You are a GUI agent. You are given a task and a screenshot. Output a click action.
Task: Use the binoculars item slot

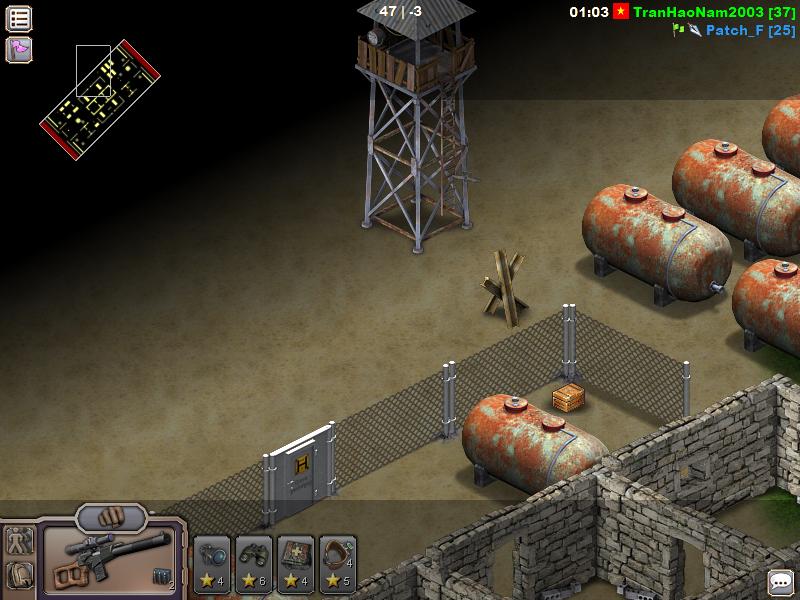coord(254,563)
